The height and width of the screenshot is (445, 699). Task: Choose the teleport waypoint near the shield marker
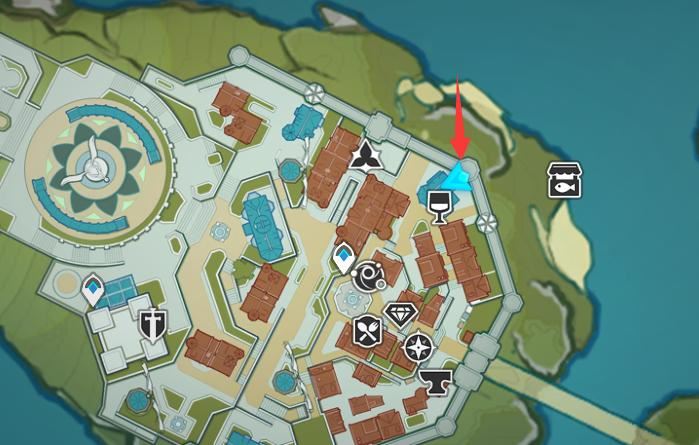point(94,289)
